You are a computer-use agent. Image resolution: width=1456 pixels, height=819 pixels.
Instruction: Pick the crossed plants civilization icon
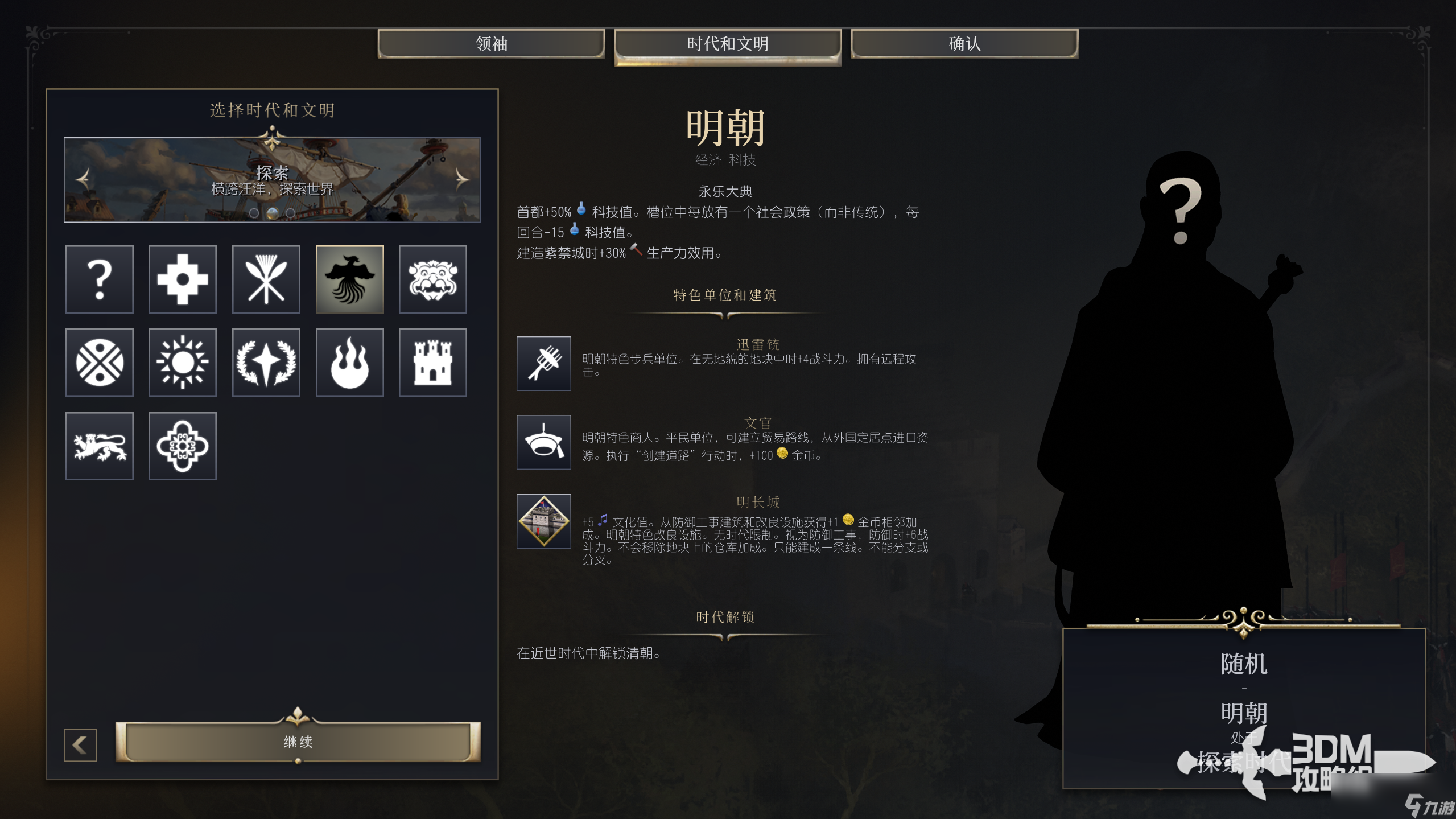(x=266, y=279)
